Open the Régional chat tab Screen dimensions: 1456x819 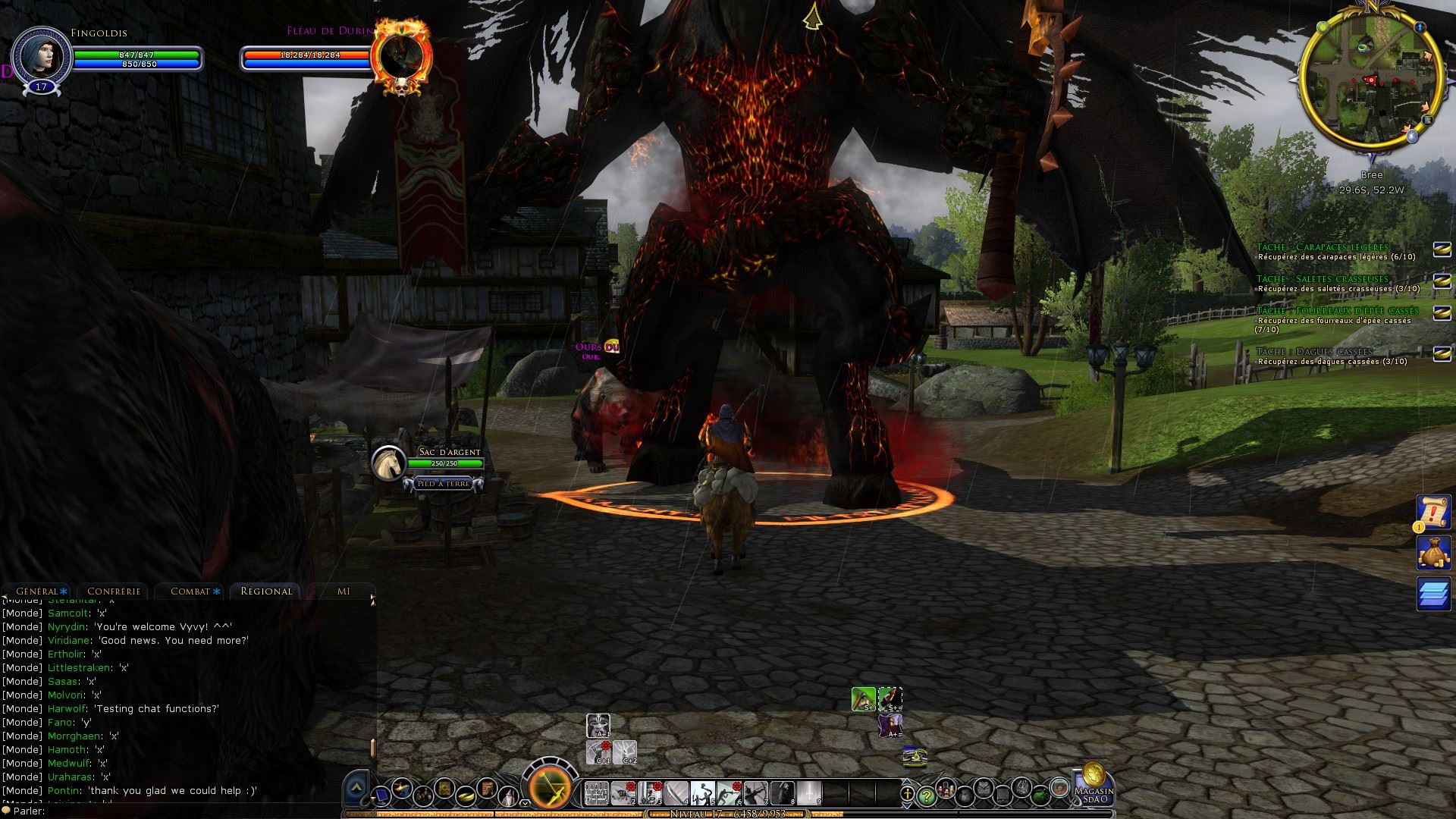tap(266, 591)
